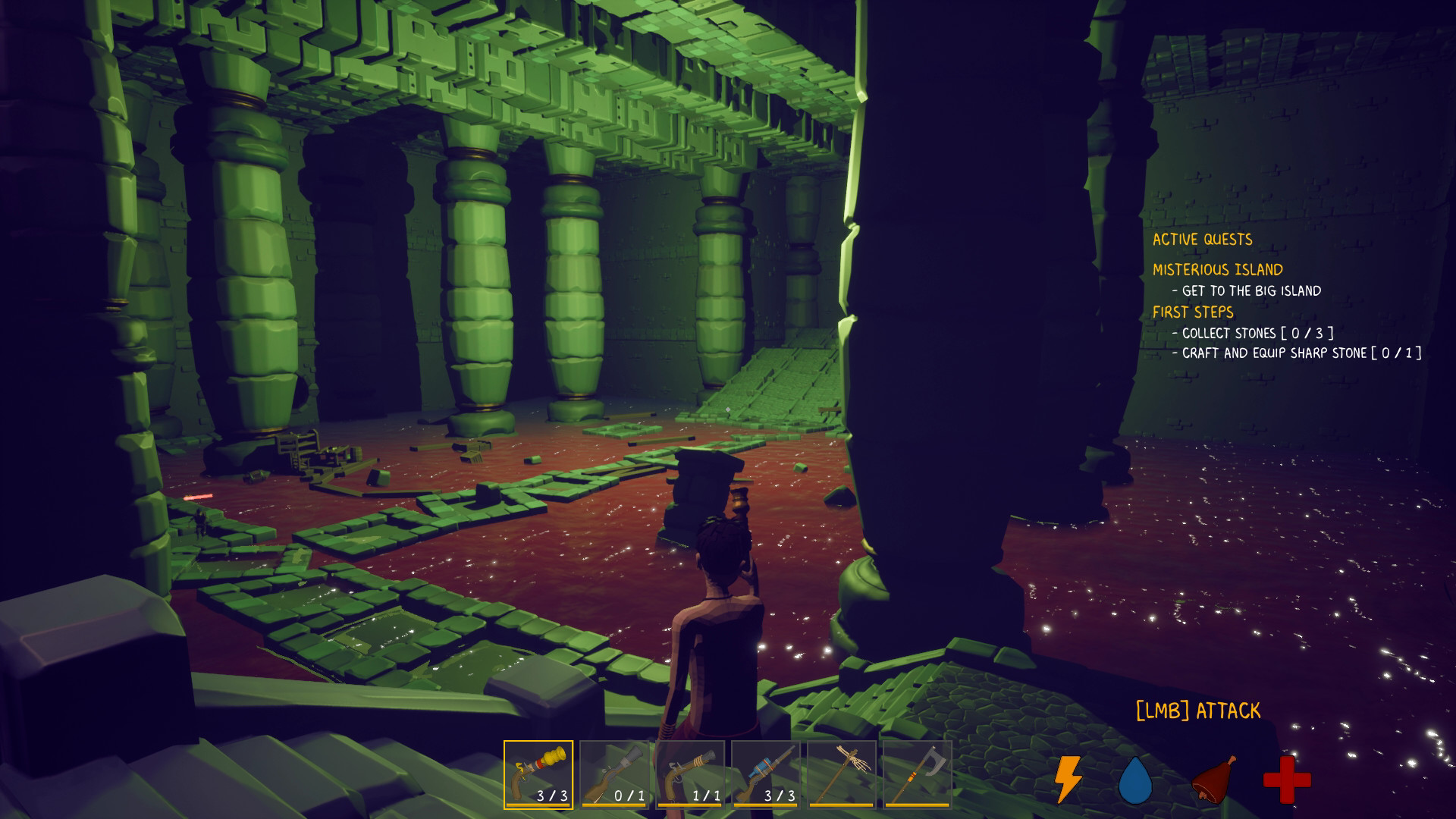Select the MISTERIOUS ISLAND quest title
Screen dimensions: 1456x819
(1218, 268)
